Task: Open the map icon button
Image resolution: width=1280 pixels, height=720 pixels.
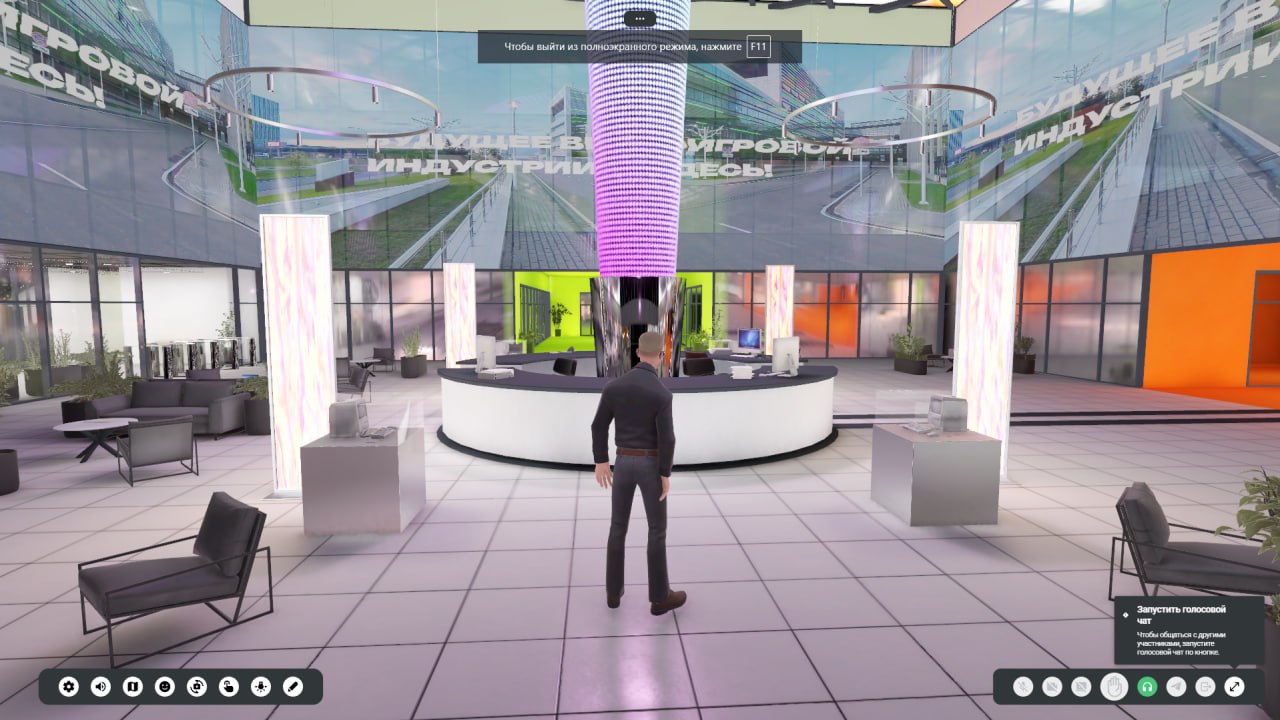Action: point(133,687)
